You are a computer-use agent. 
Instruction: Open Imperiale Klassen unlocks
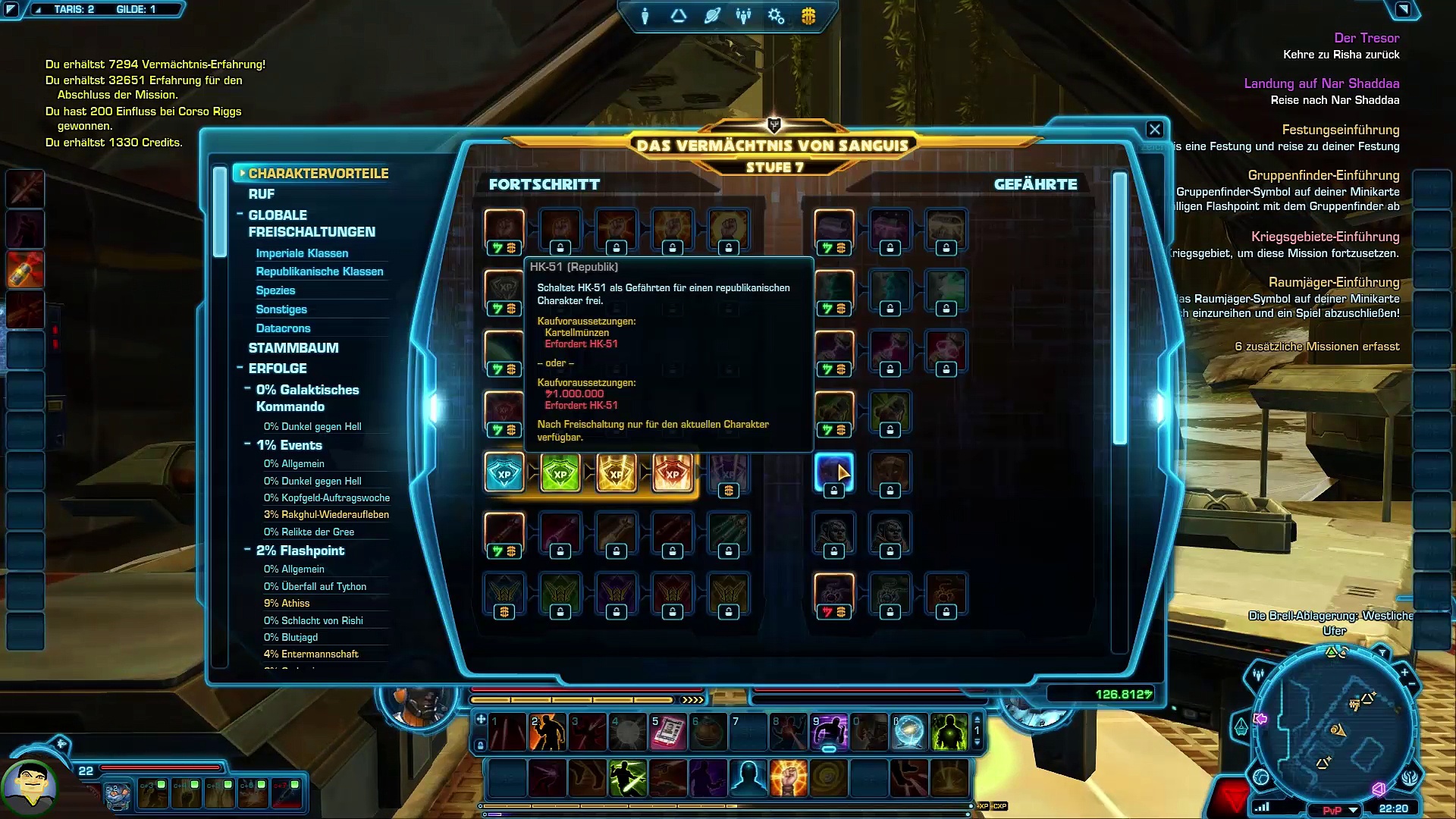[302, 253]
